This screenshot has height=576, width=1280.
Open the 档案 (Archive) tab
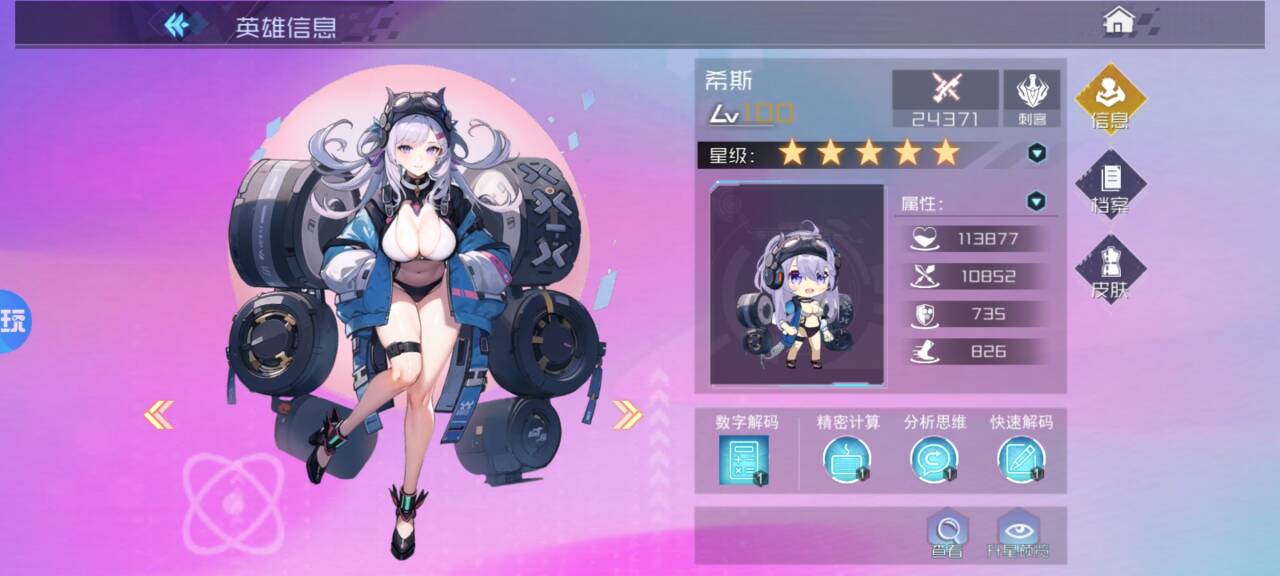[x=1110, y=185]
